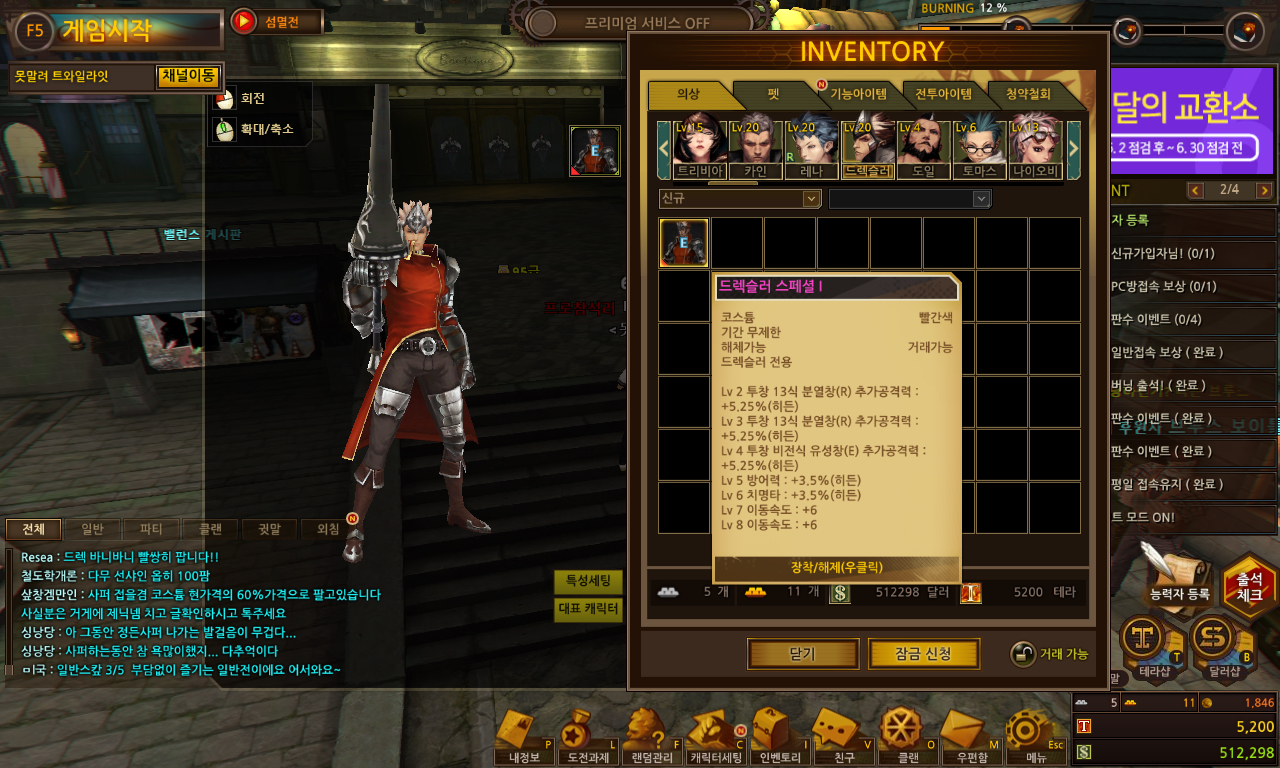
Task: Open 특성세팅 trait settings
Action: (588, 582)
